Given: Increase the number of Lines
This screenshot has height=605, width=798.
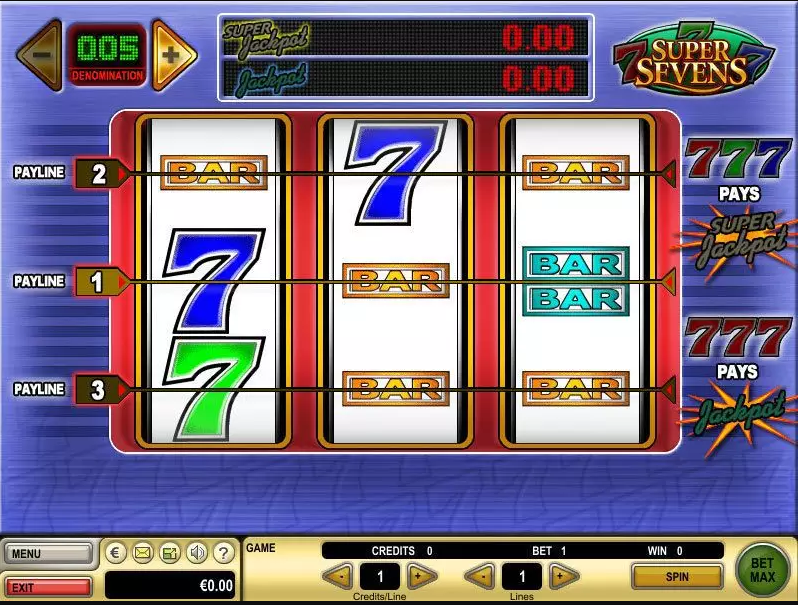Looking at the screenshot, I should pyautogui.click(x=564, y=576).
